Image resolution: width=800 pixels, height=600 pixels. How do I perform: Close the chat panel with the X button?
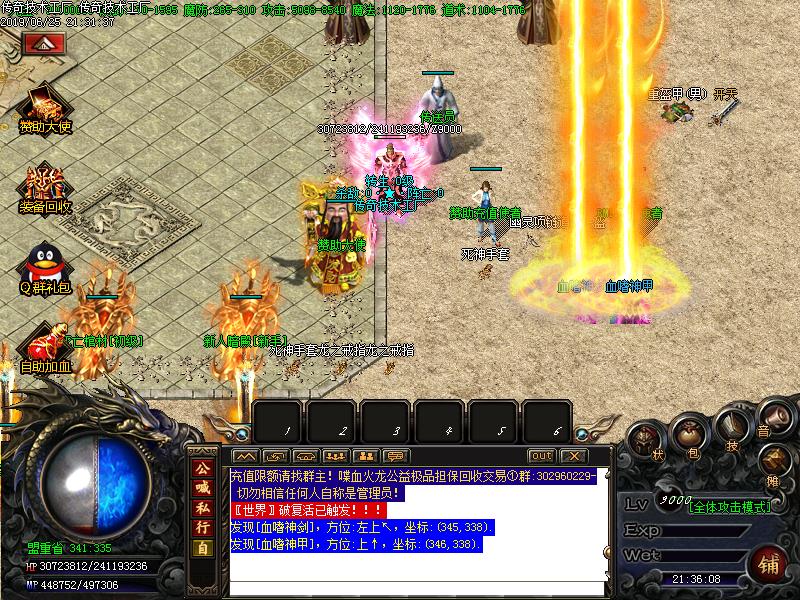point(575,456)
